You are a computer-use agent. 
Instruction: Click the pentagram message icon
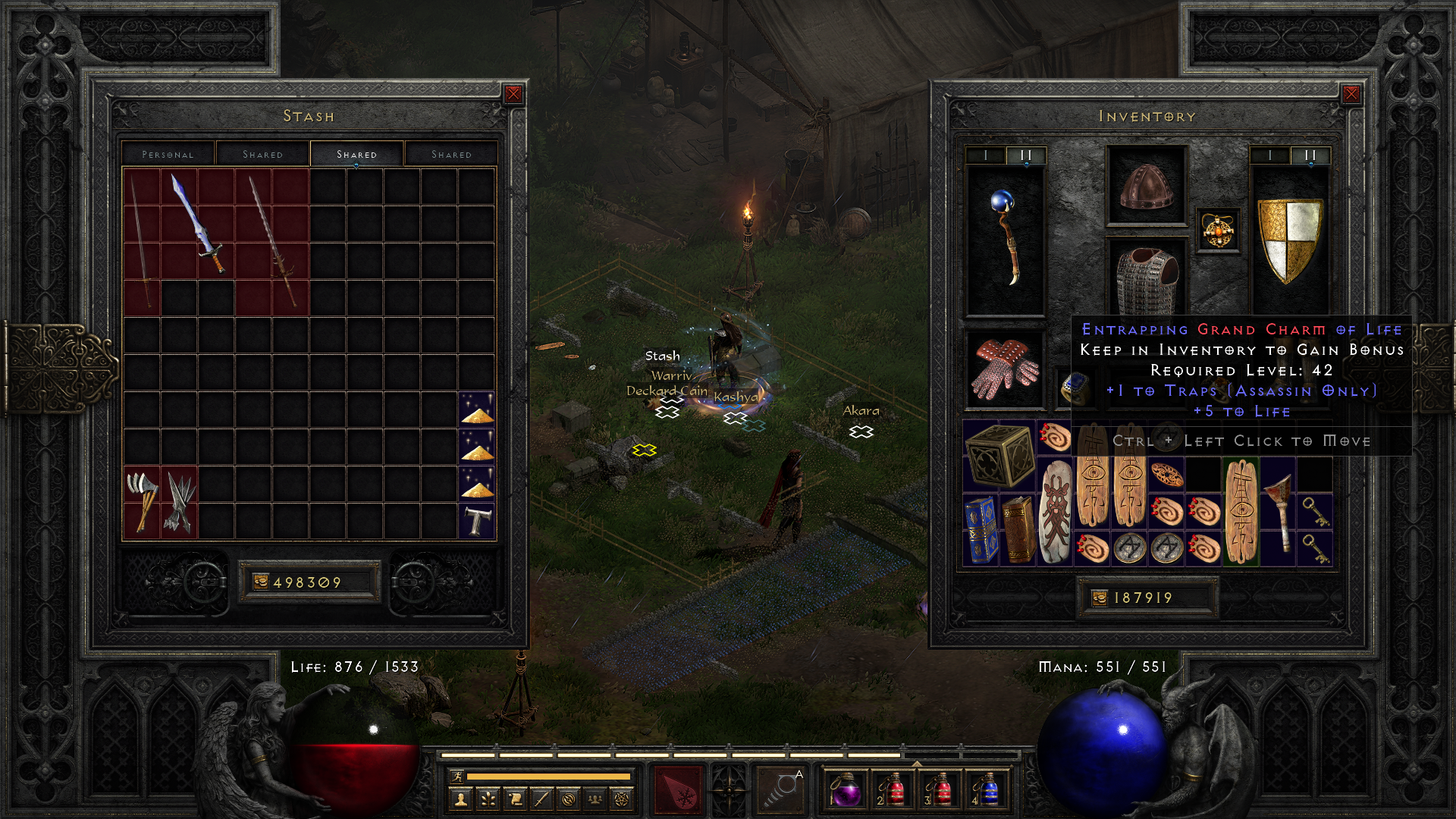[x=620, y=799]
